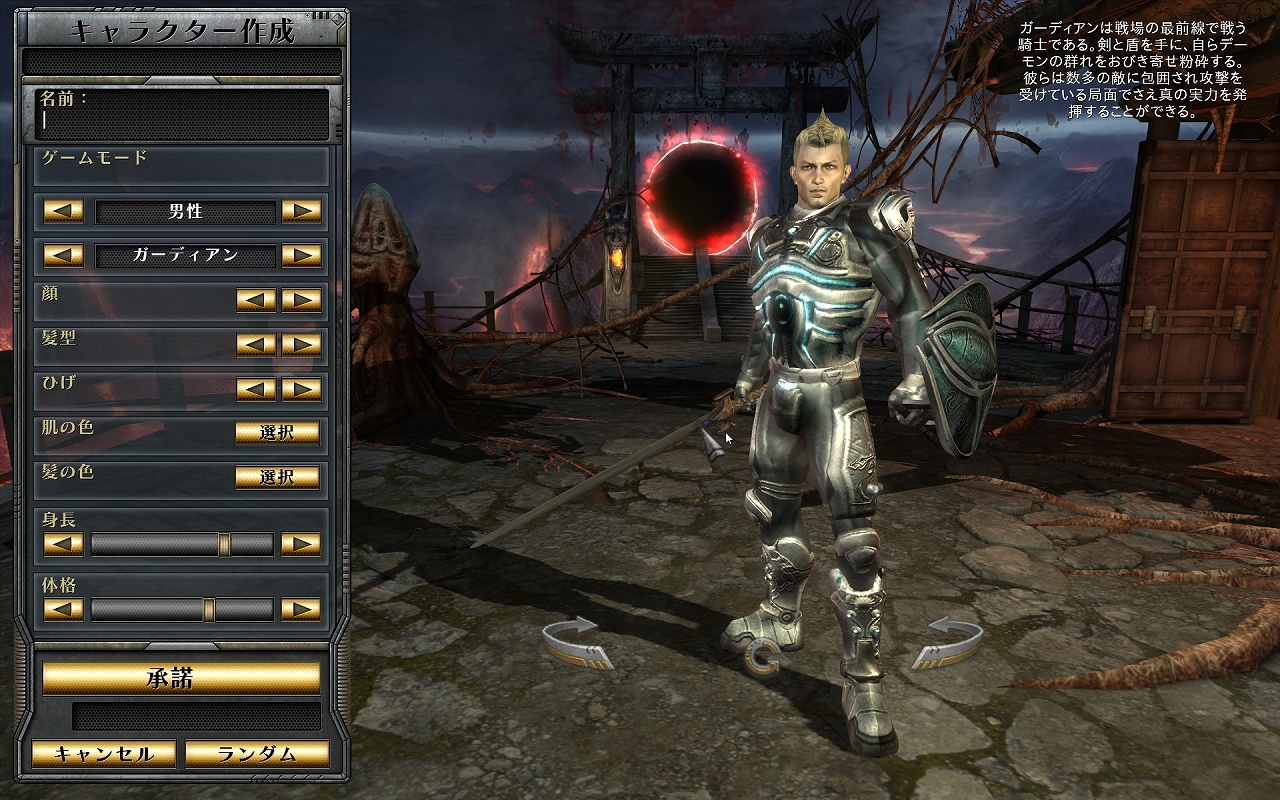Select next ひげ beard style
Screen dimensions: 1280x800
point(301,390)
